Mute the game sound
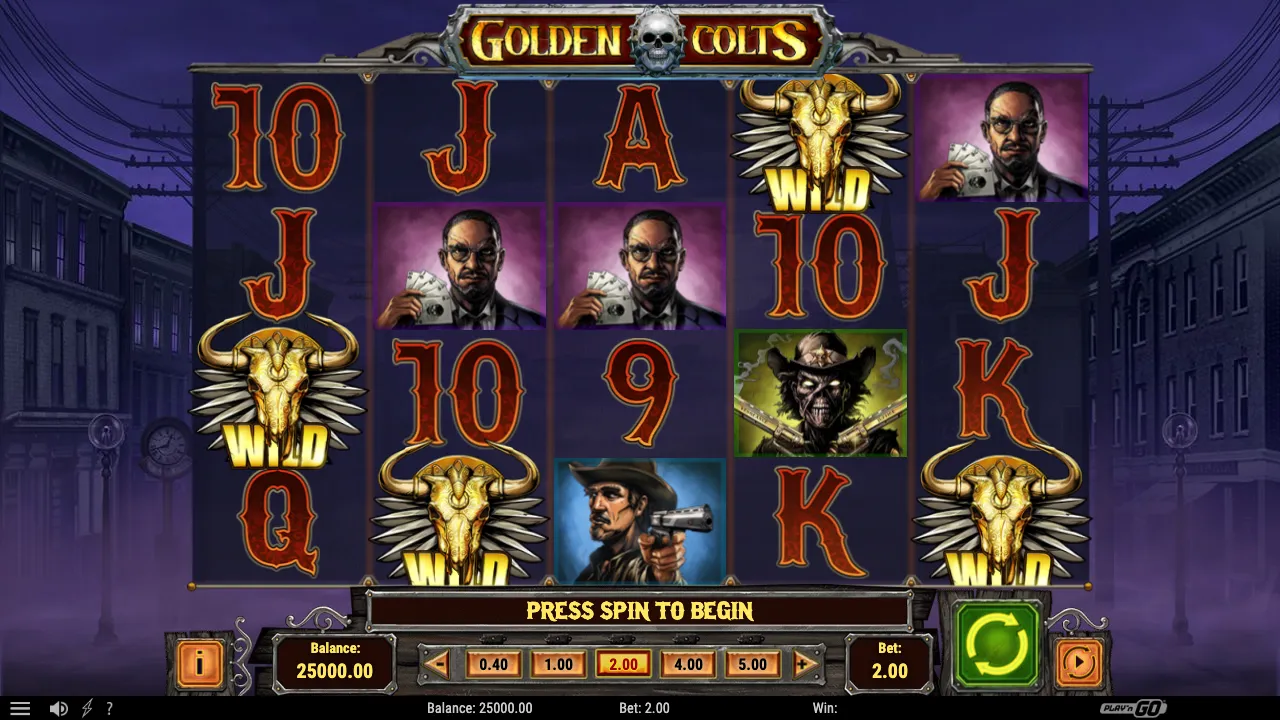This screenshot has width=1280, height=720. [57, 708]
